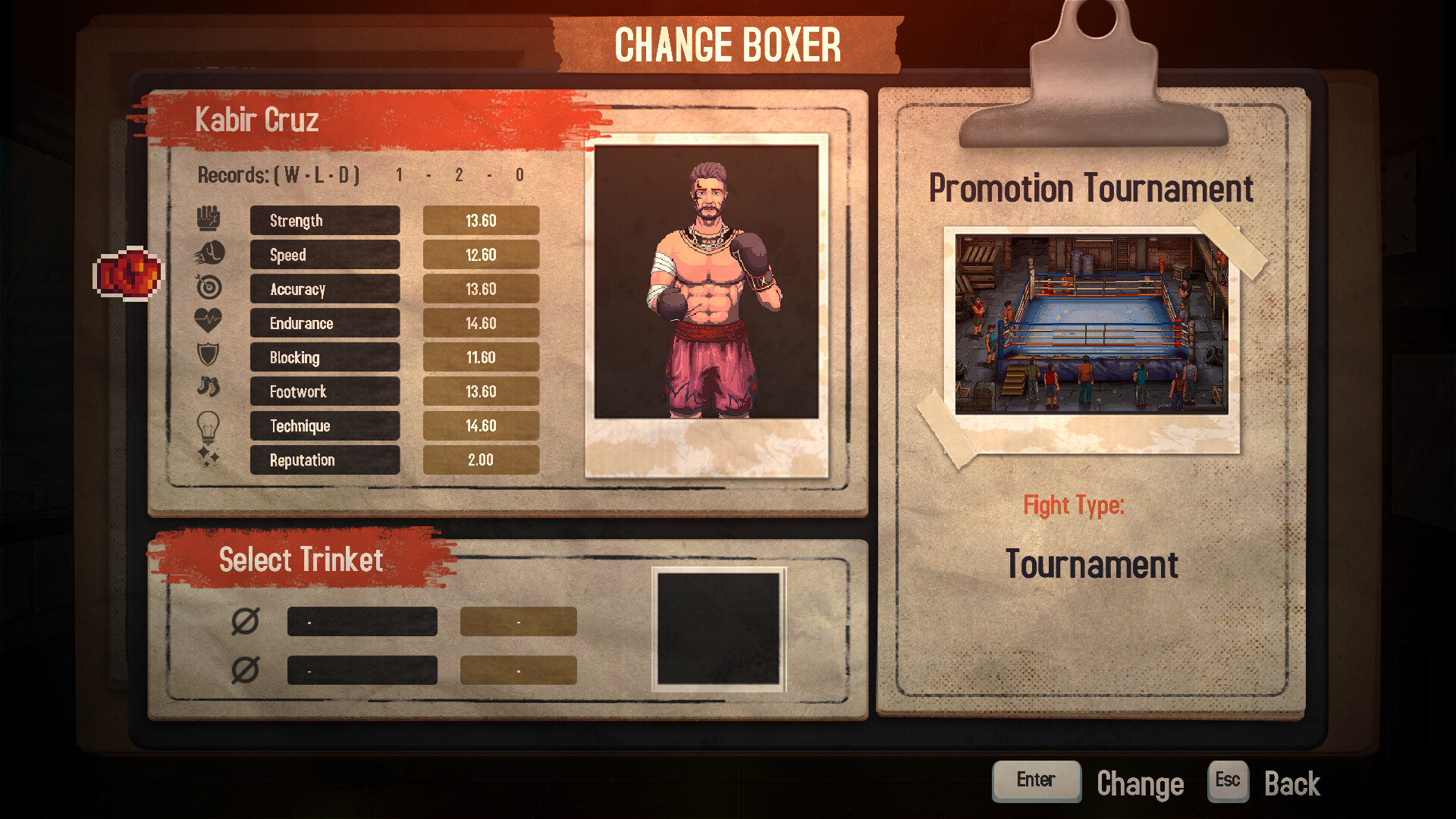Select the target icon for Accuracy
This screenshot has width=1456, height=819.
210,286
